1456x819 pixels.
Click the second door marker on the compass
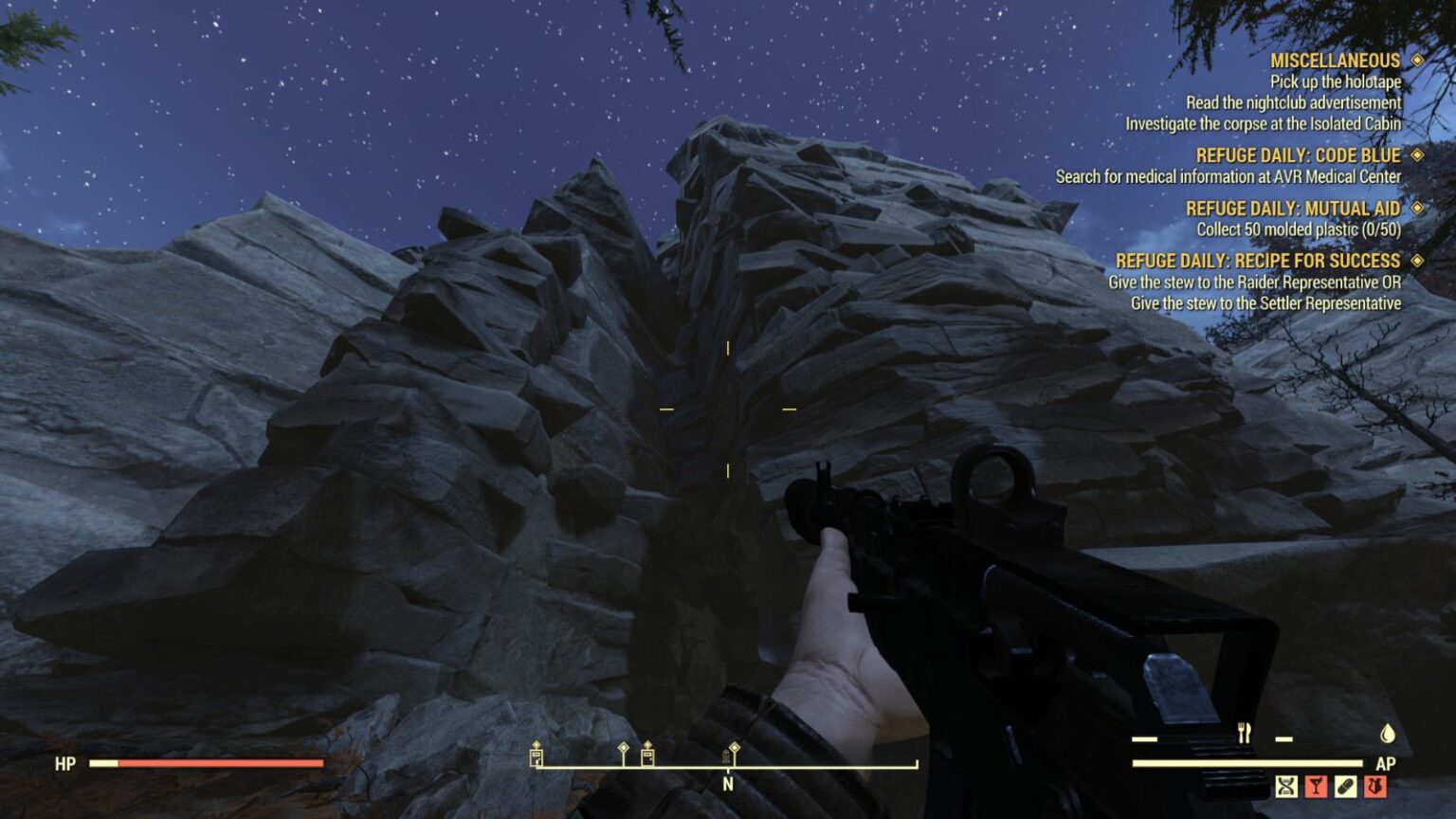(x=647, y=757)
